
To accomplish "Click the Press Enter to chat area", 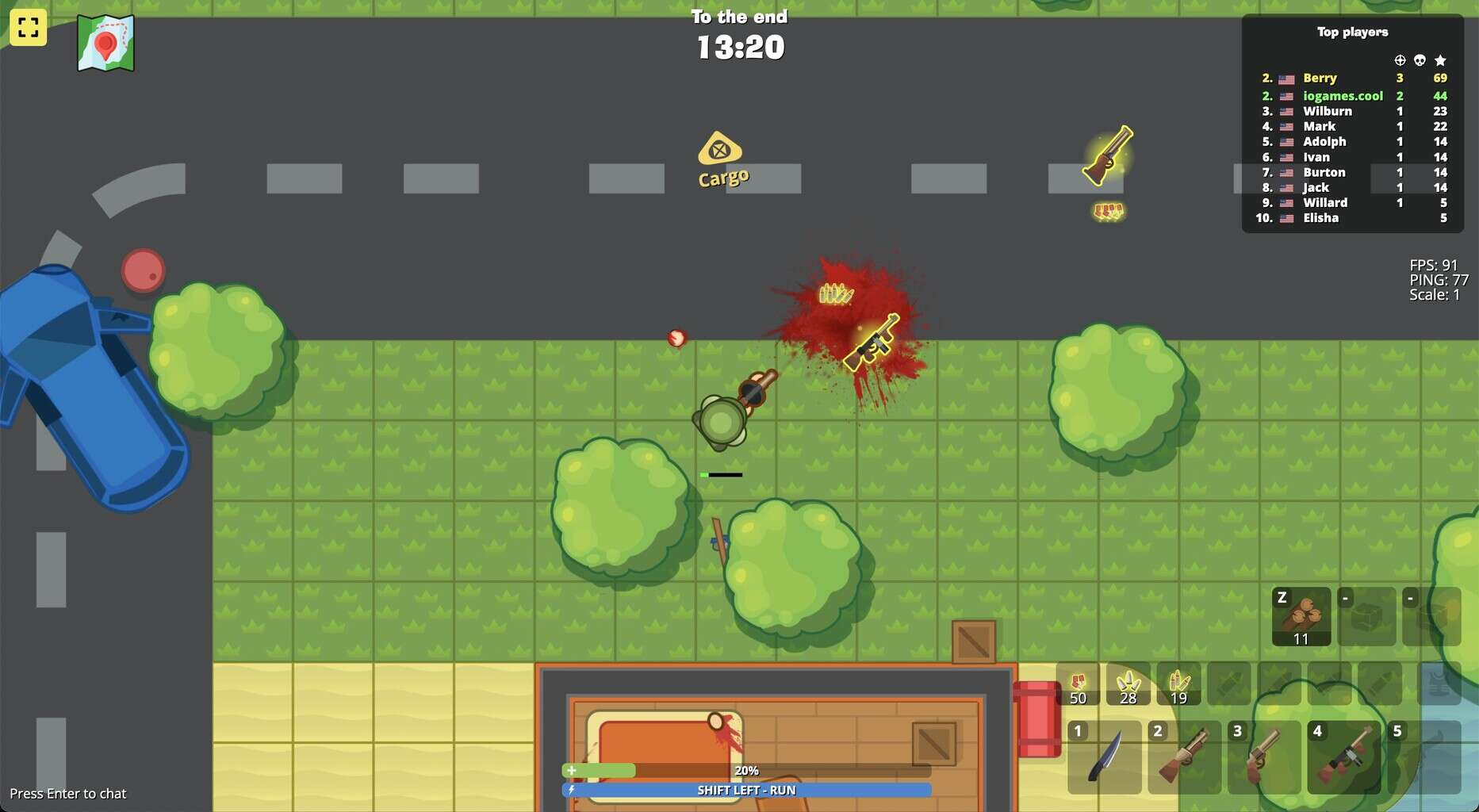I will click(x=67, y=793).
